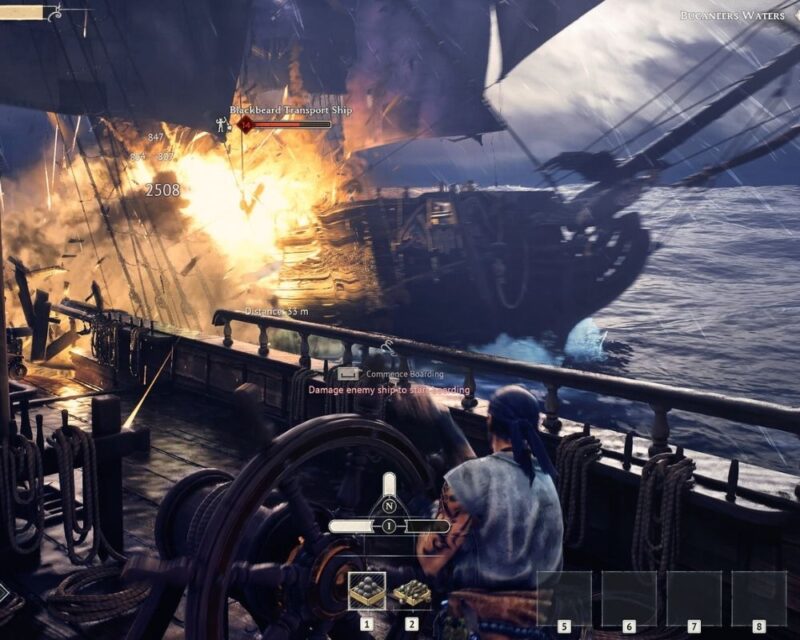Select the round cannonball ammo slot

366,592
